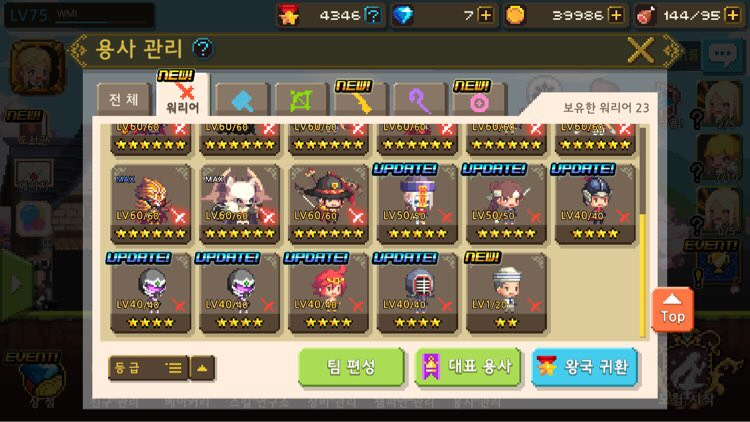Select the hammer class tab
Viewport: 750px width, 422px height.
coord(243,100)
